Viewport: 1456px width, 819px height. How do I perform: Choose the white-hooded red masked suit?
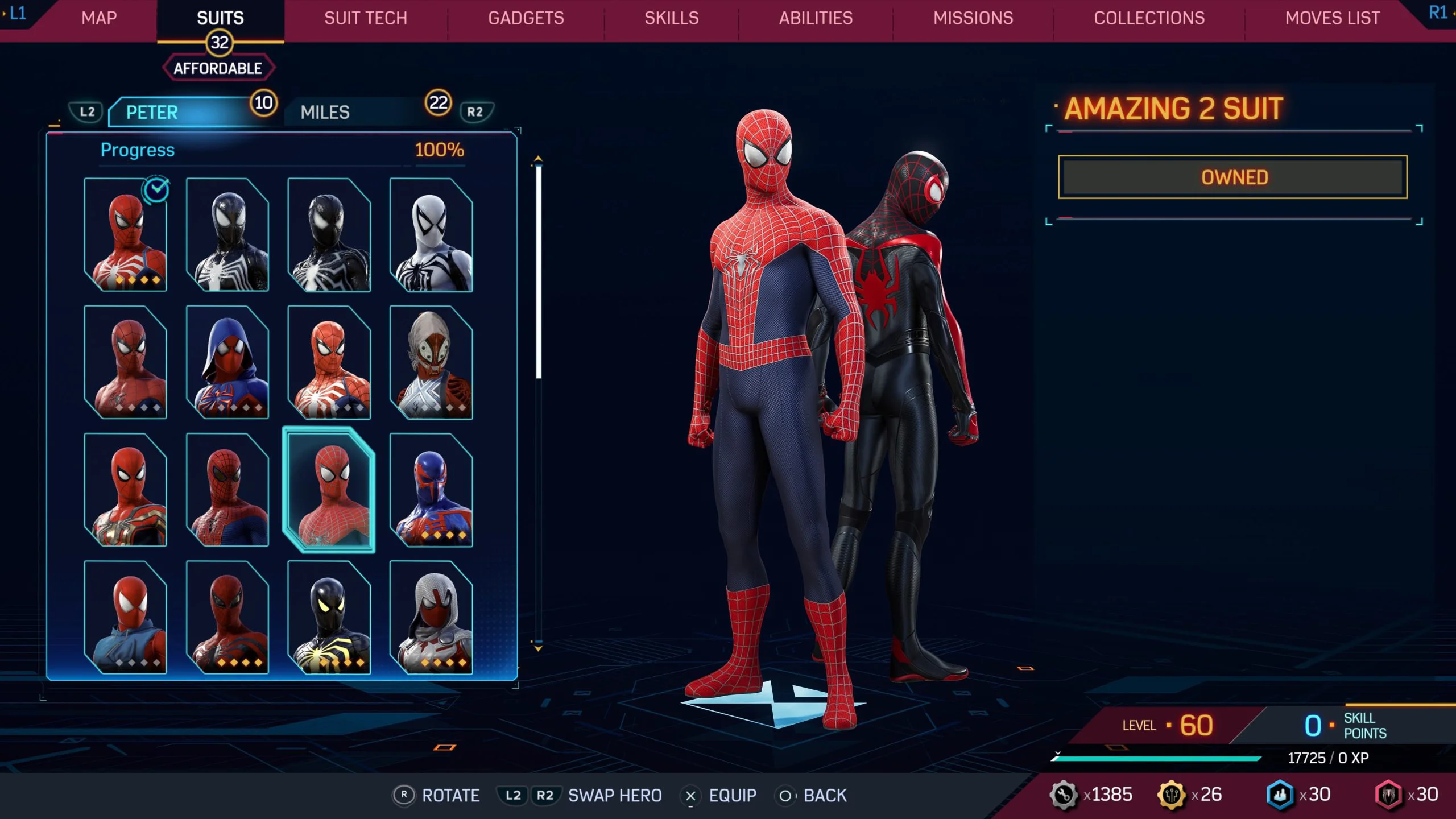point(431,617)
